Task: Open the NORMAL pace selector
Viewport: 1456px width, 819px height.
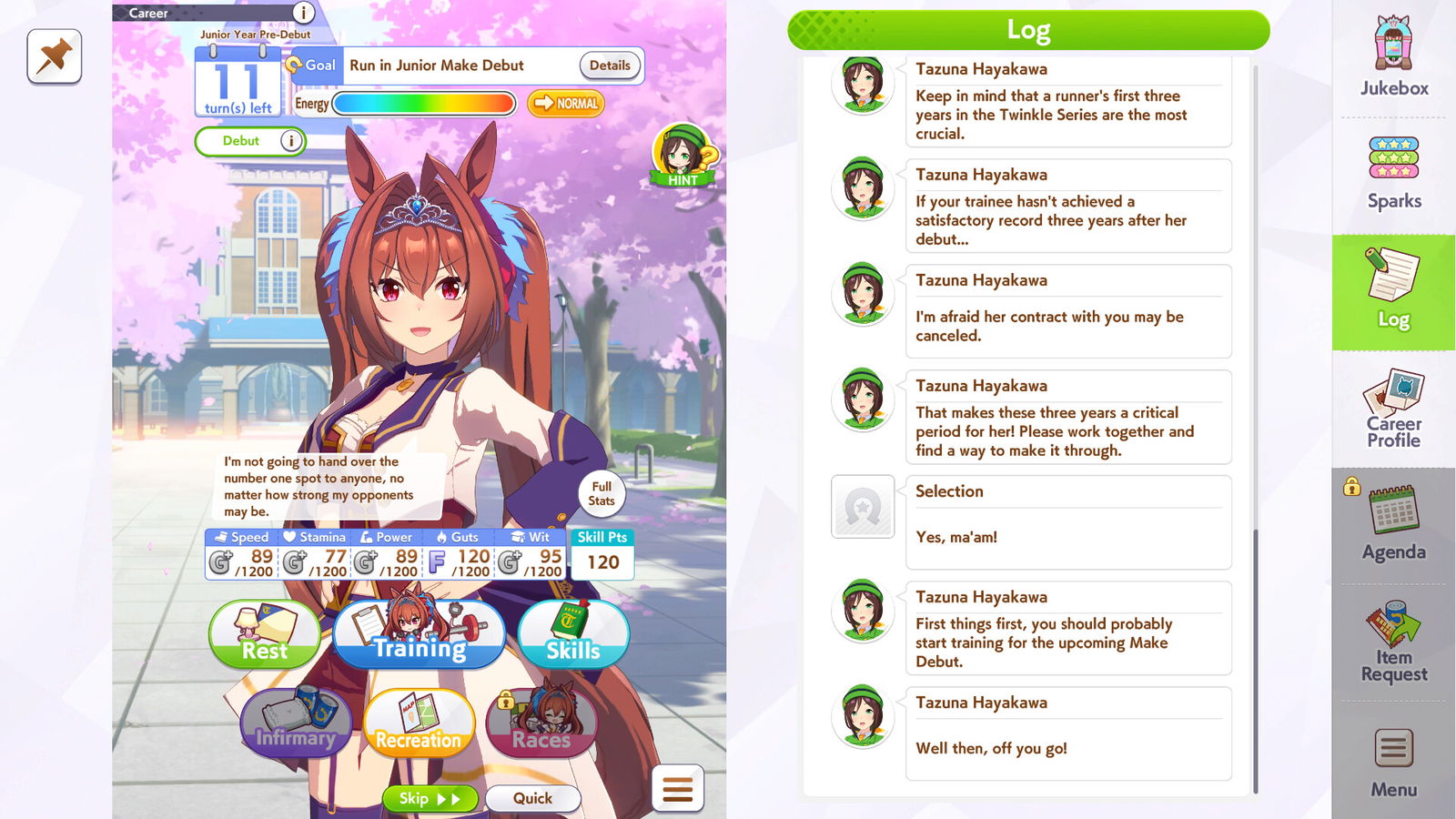Action: (x=566, y=105)
